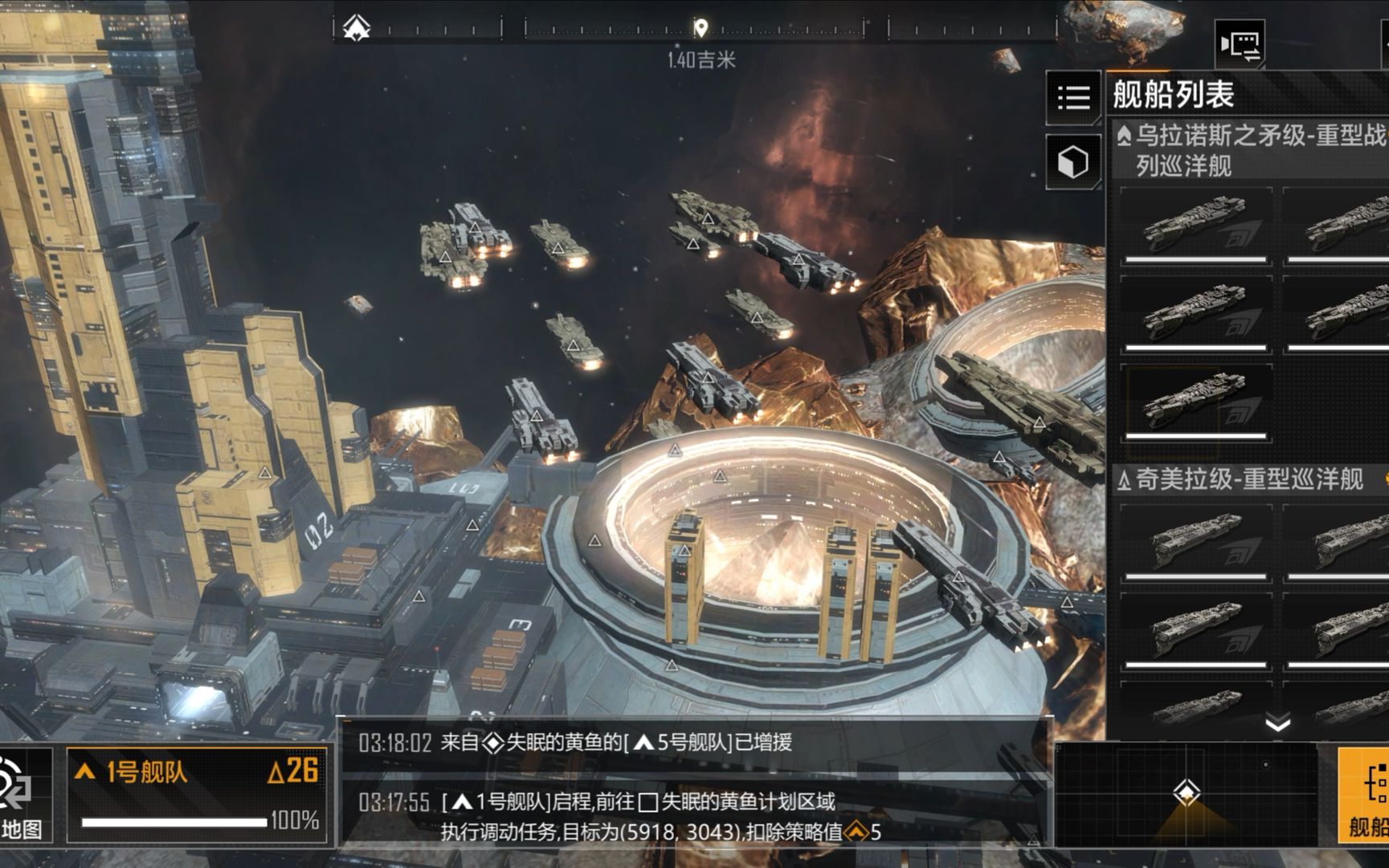Click the location pin on distance bar
This screenshot has width=1389, height=868.
click(701, 29)
